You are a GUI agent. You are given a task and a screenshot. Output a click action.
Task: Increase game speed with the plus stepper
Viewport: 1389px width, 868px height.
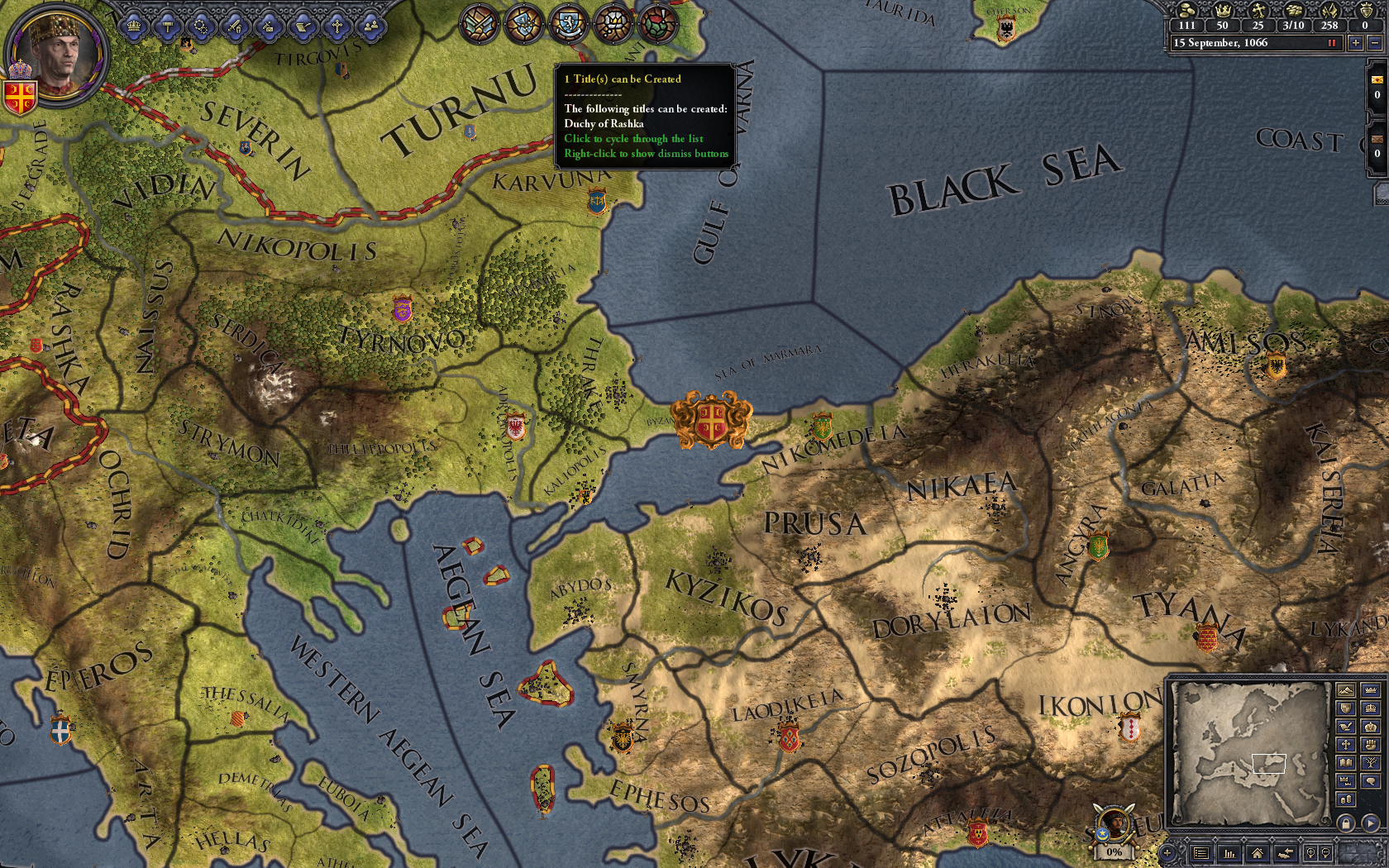(1357, 42)
